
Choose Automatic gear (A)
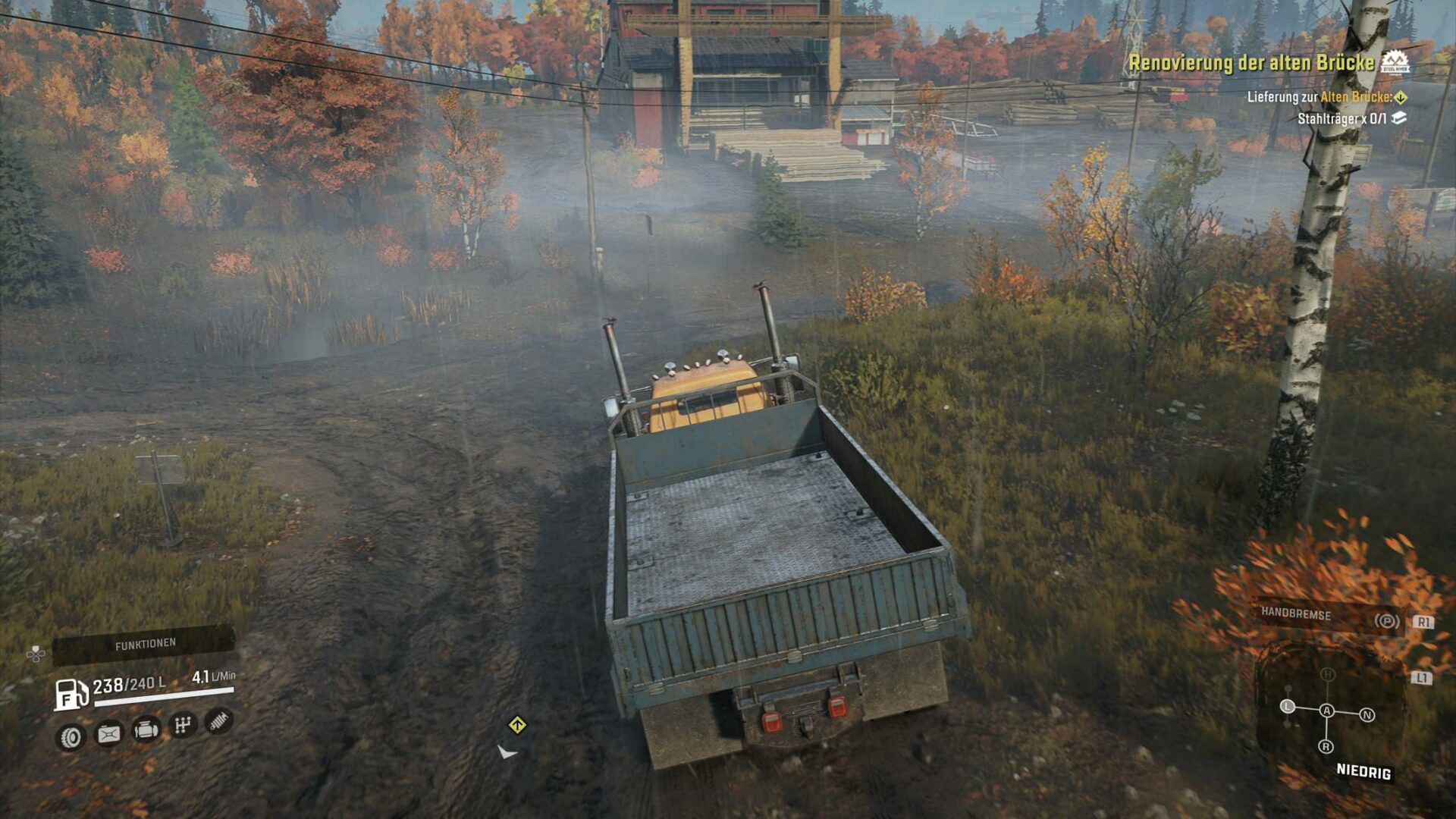(1327, 711)
